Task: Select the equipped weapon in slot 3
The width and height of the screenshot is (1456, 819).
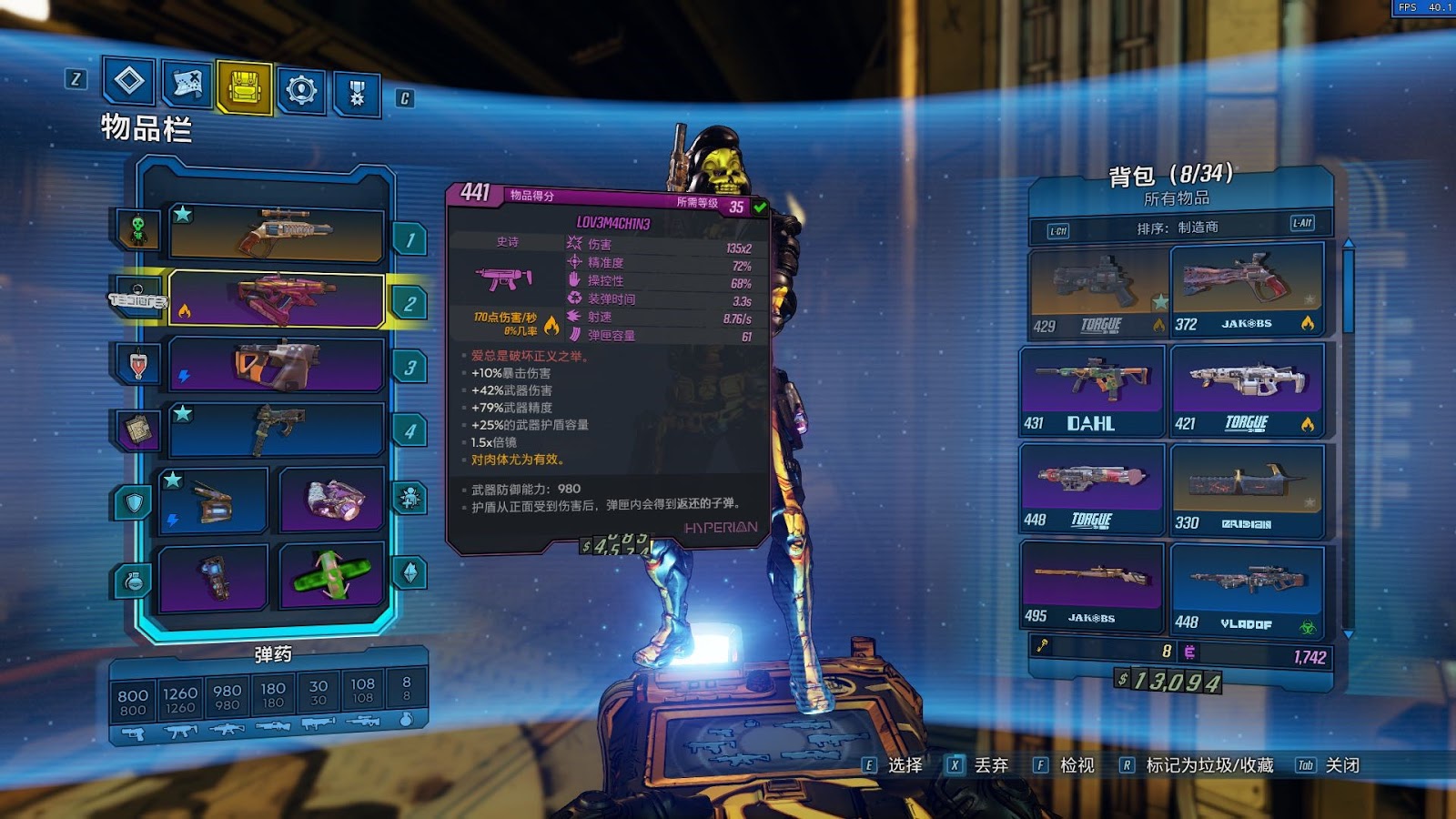Action: 276,364
